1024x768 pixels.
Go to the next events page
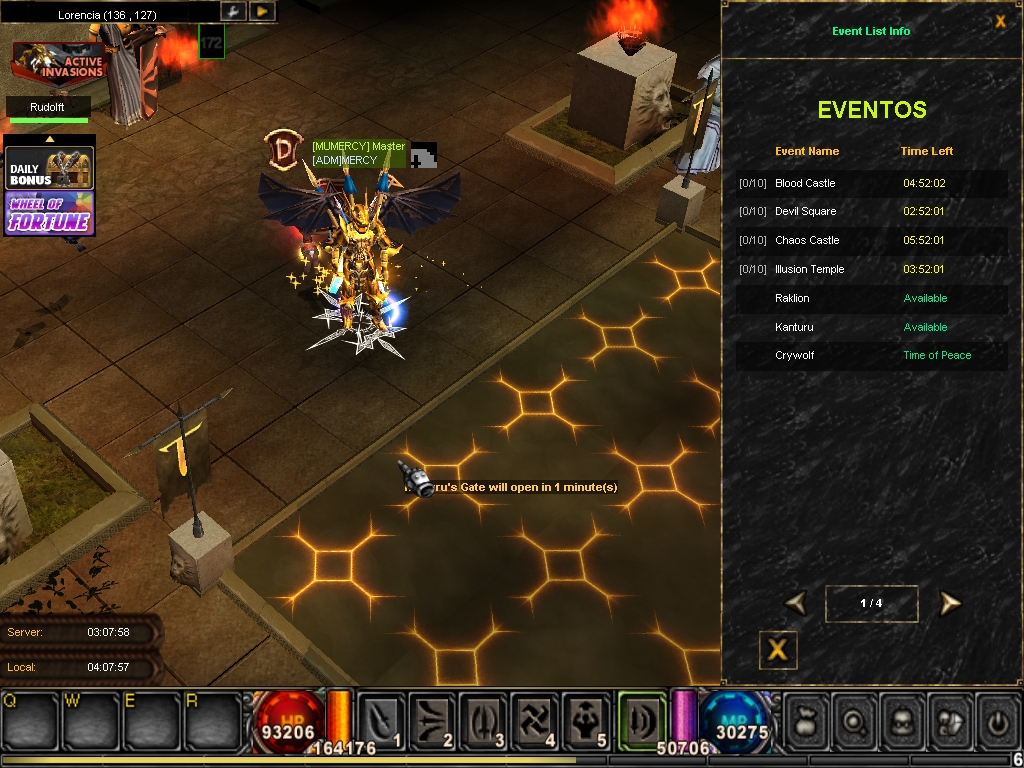click(949, 603)
